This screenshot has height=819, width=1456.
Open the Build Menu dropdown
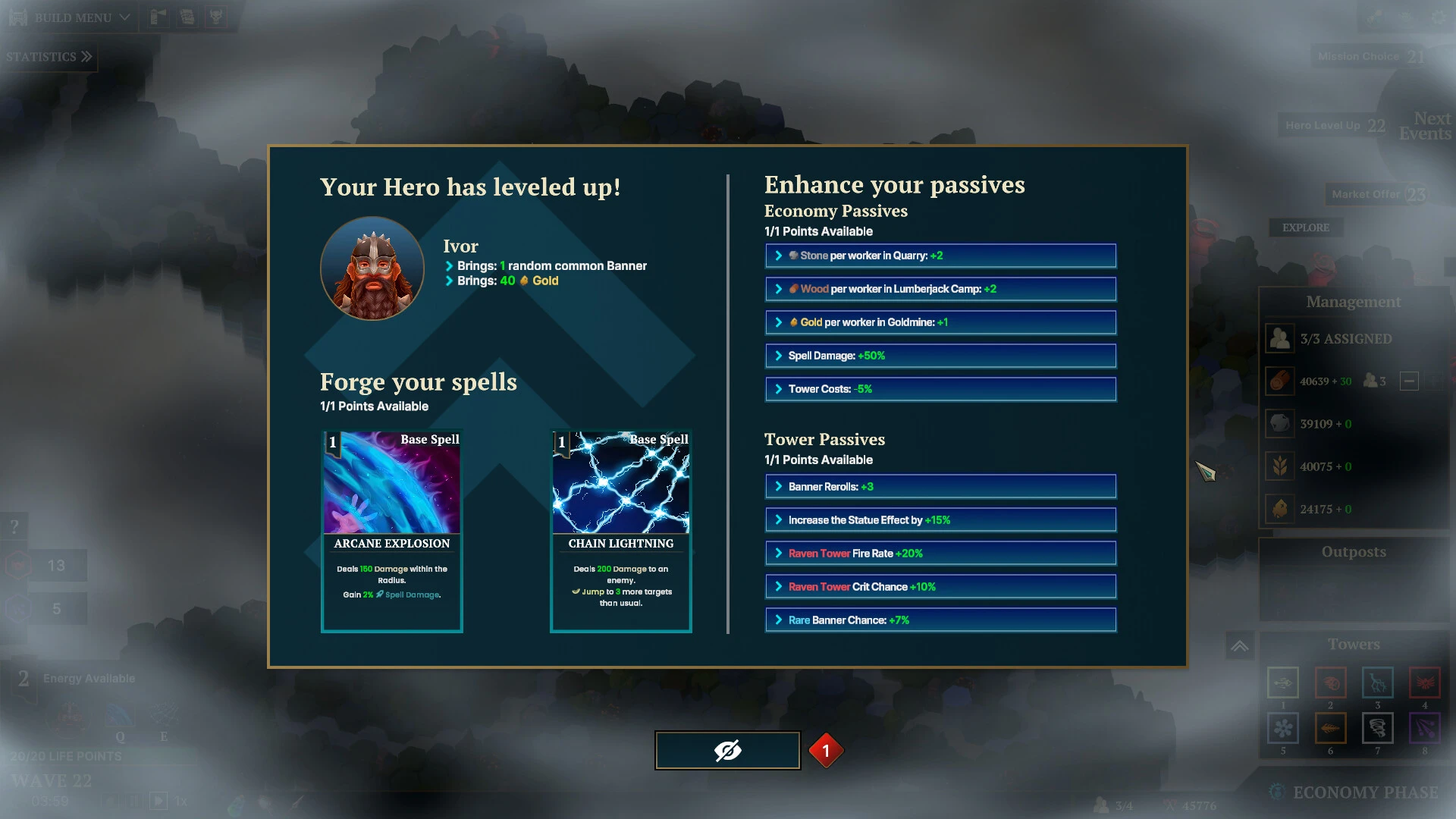71,17
